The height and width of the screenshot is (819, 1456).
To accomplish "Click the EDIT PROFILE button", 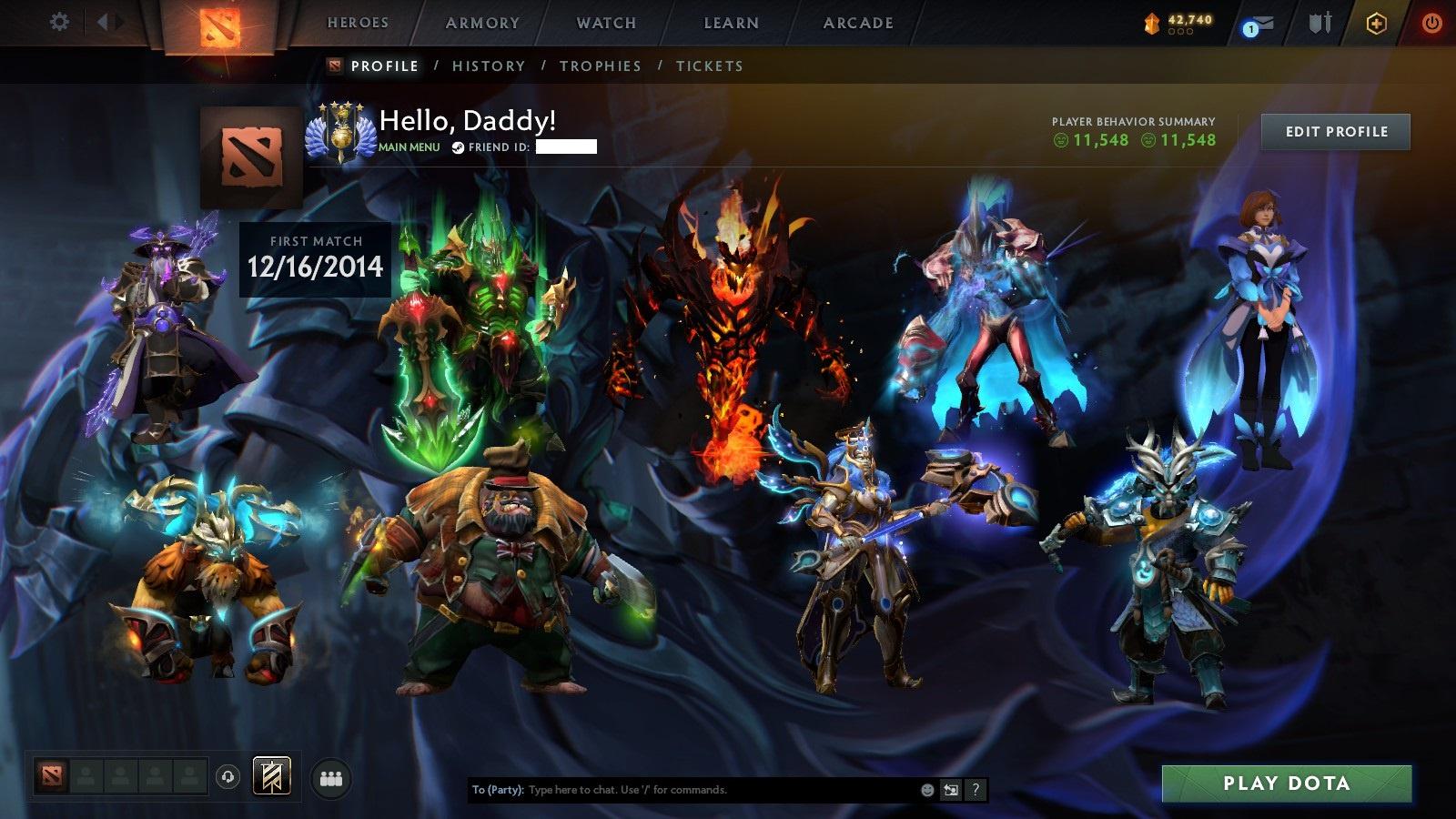I will [x=1334, y=132].
